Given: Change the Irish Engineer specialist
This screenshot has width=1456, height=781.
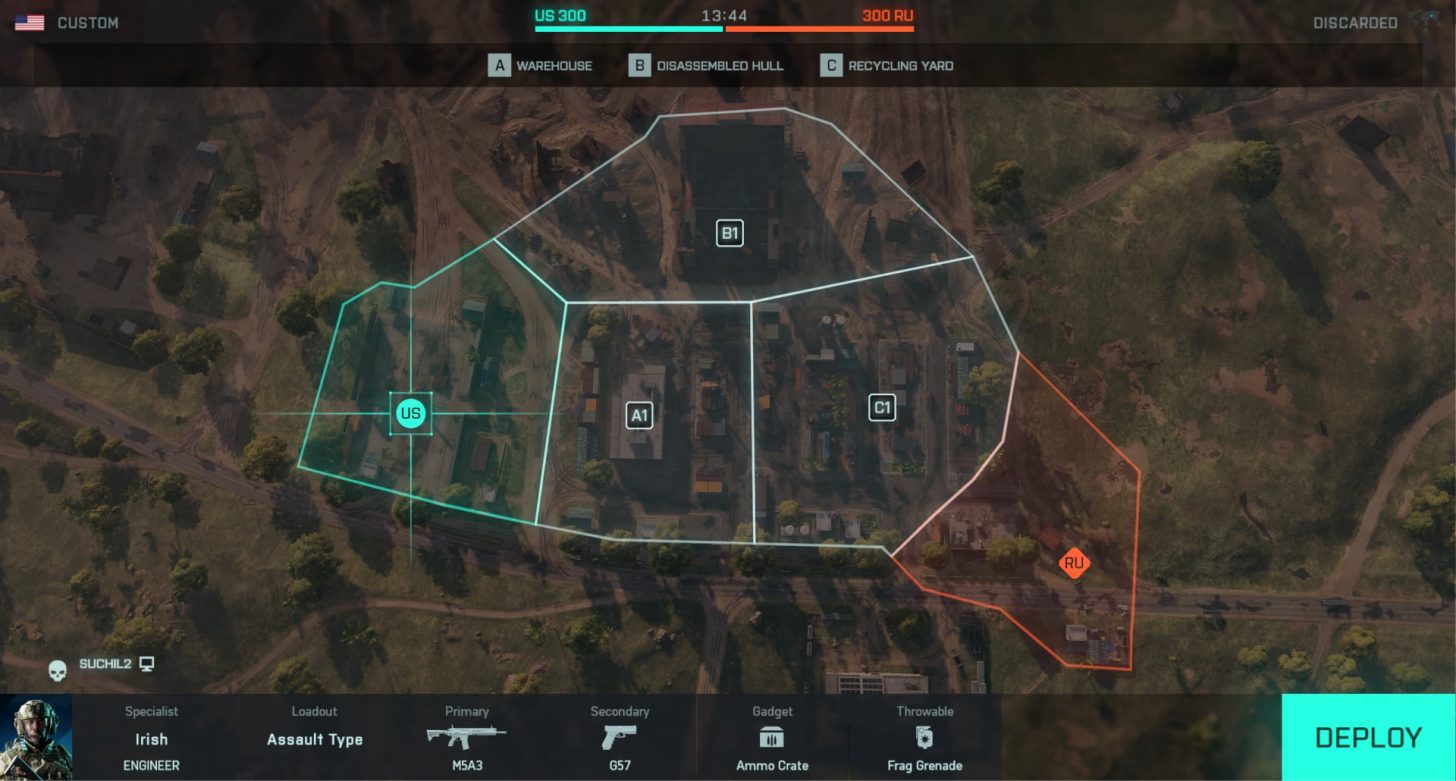Looking at the screenshot, I should (151, 739).
